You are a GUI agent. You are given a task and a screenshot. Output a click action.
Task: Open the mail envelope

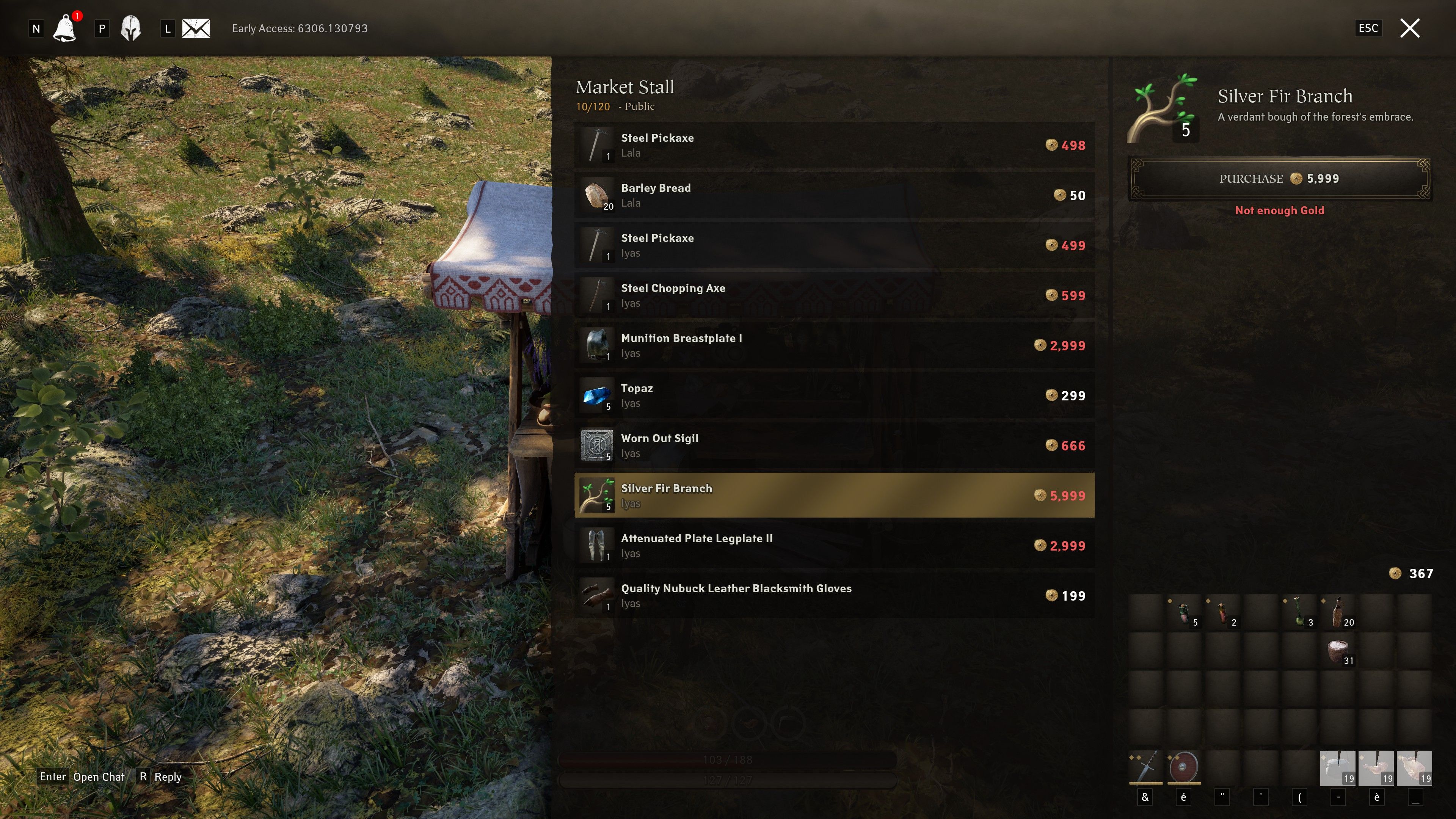(196, 28)
